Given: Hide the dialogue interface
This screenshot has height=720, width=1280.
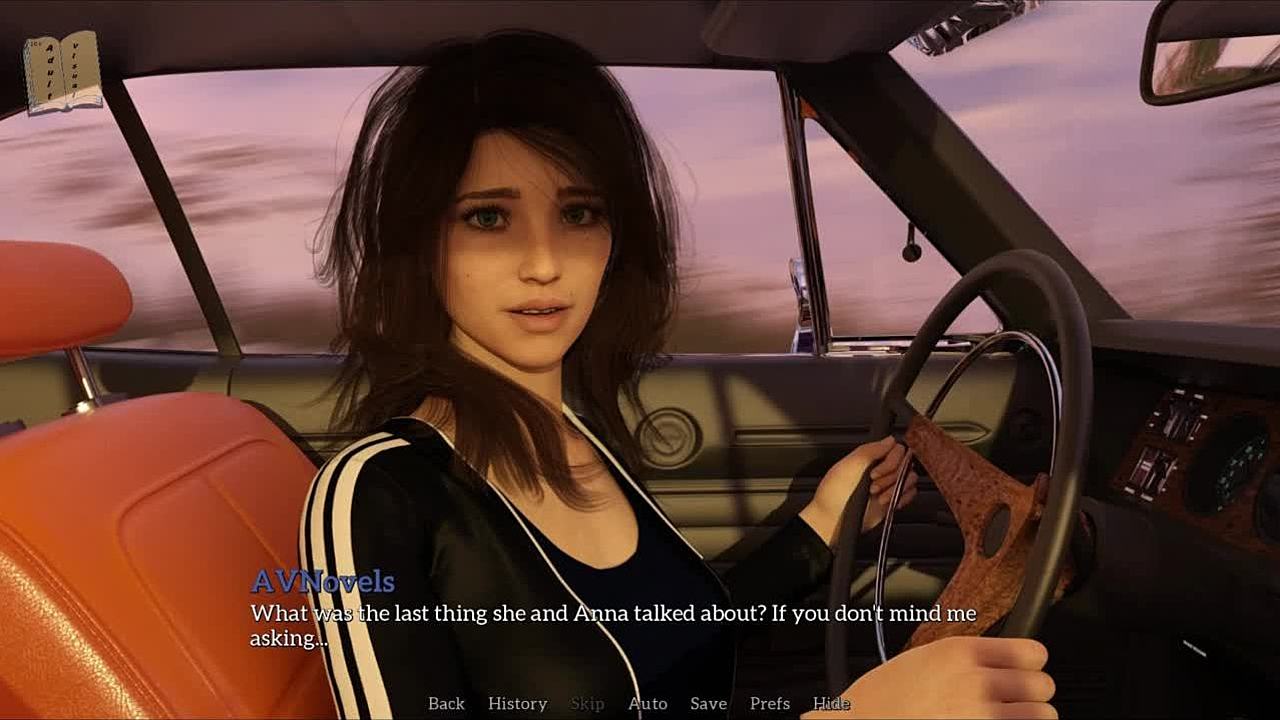Looking at the screenshot, I should pyautogui.click(x=831, y=703).
